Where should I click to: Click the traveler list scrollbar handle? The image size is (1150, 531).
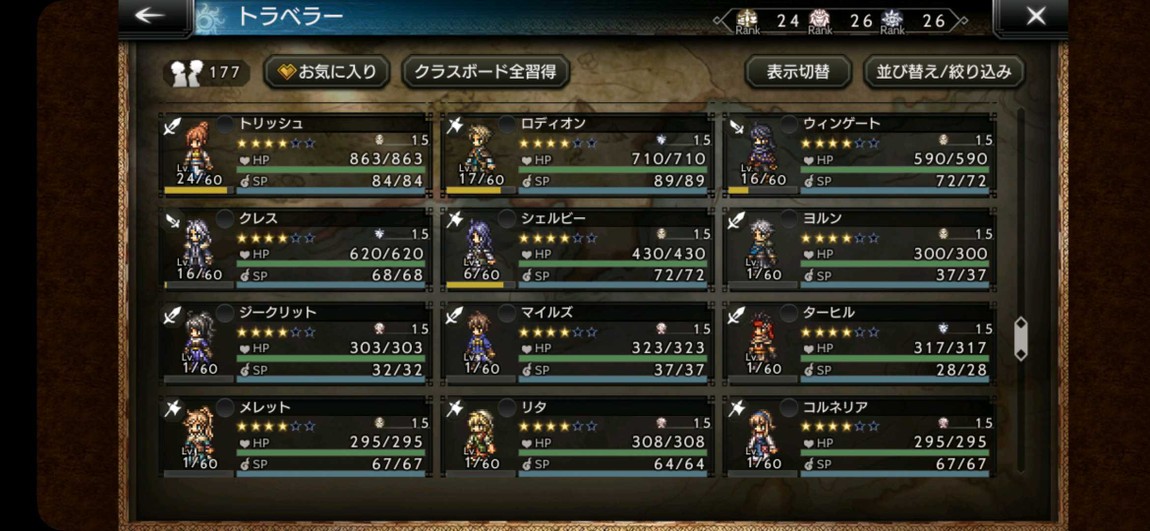1020,339
